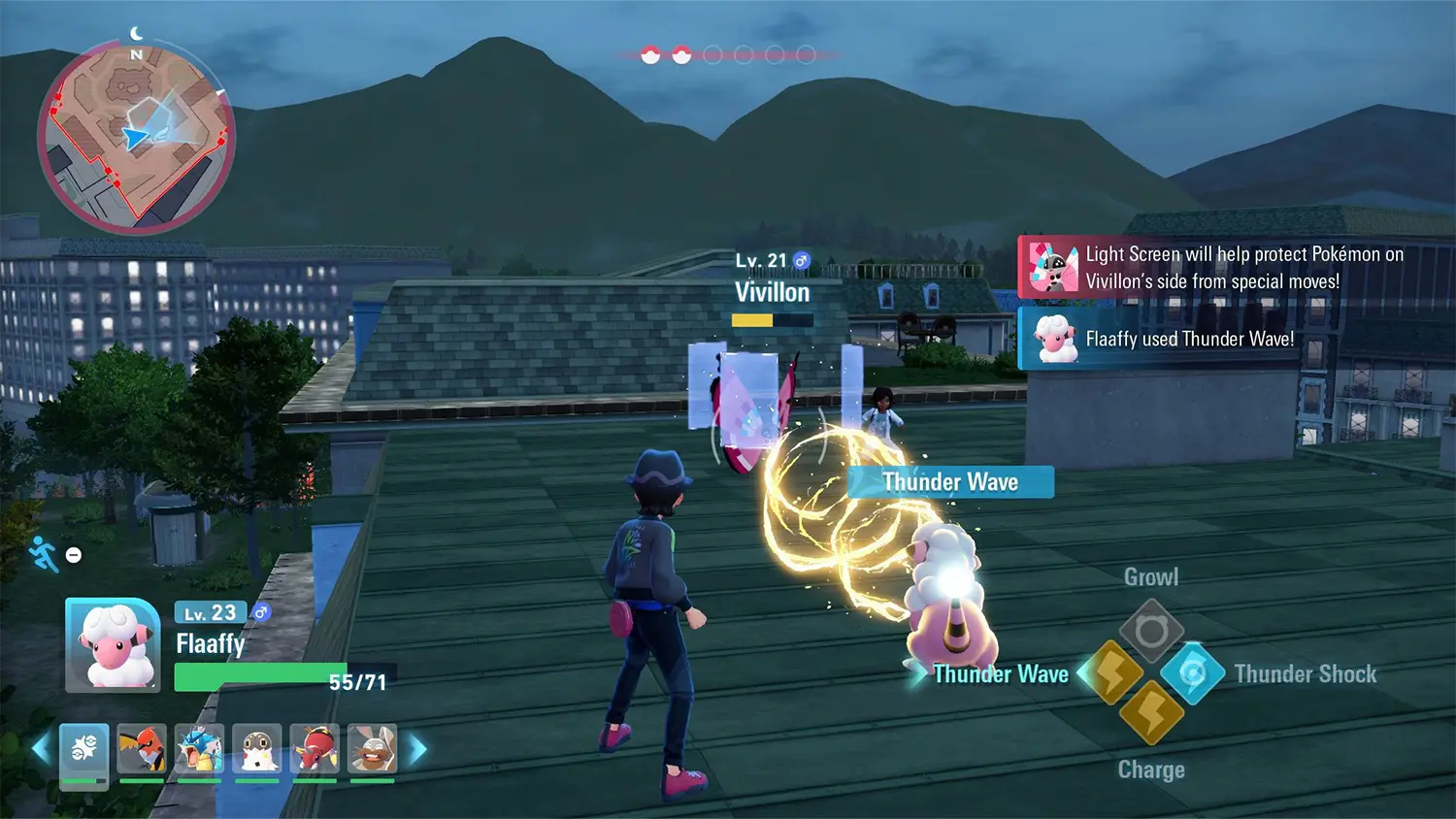The width and height of the screenshot is (1456, 819).
Task: Select Diggersby's icon at the party bar's end
Action: pyautogui.click(x=372, y=747)
